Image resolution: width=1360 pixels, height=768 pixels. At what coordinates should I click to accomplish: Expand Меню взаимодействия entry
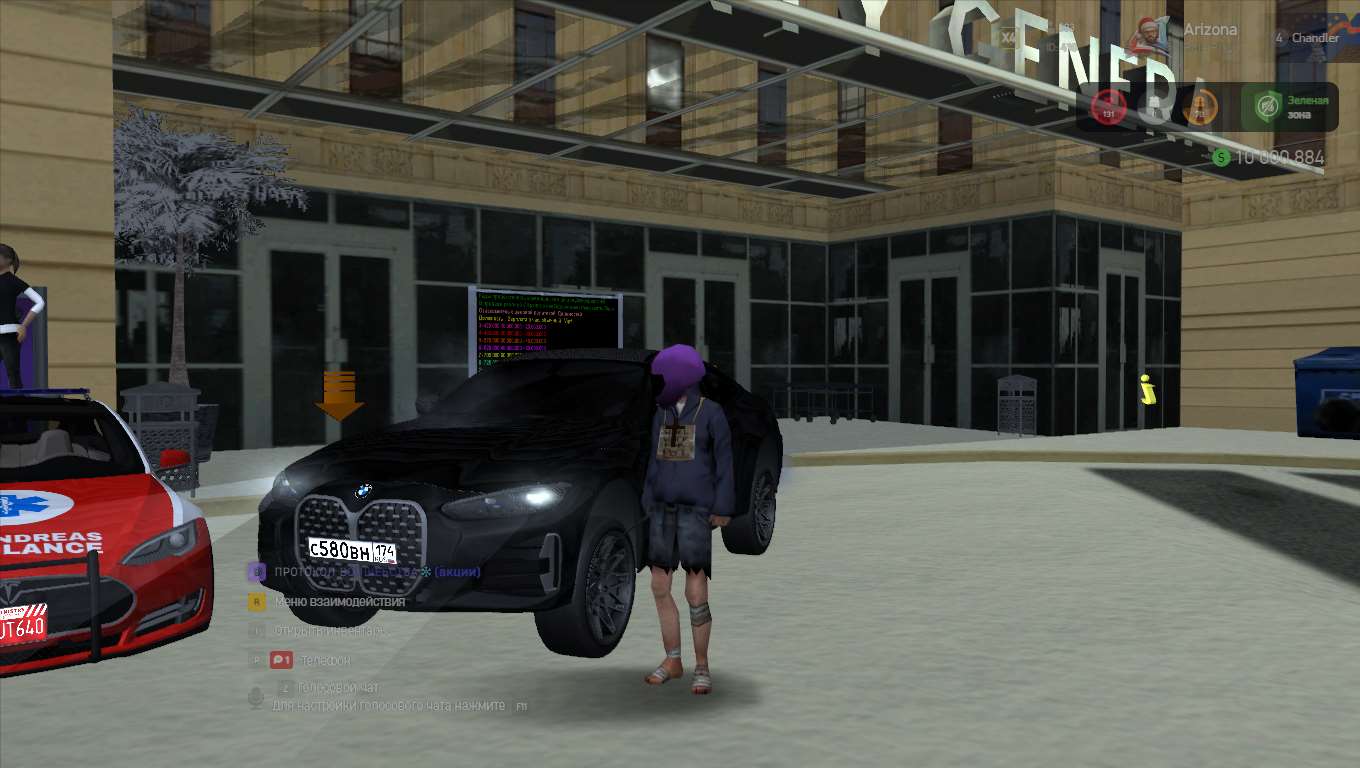339,602
